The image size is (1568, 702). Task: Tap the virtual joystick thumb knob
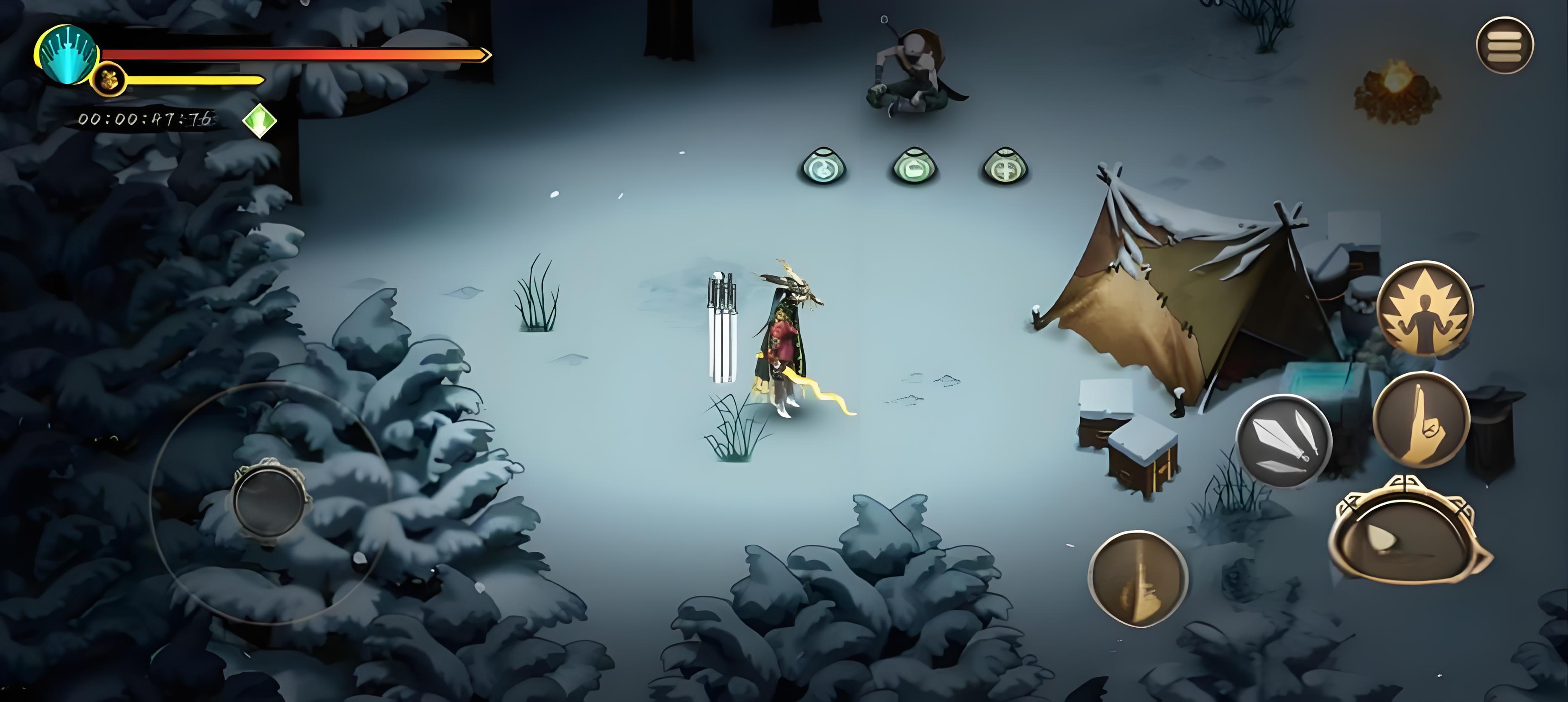pos(268,500)
